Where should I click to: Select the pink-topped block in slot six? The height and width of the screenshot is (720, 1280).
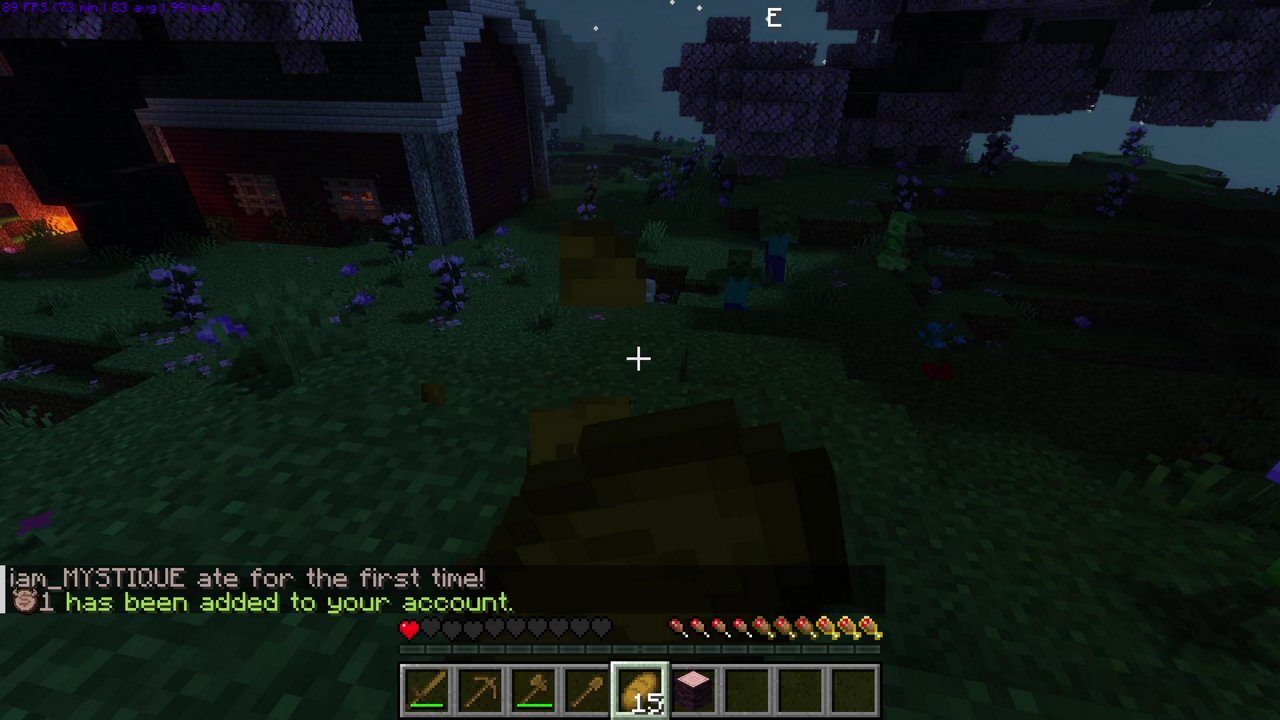(x=693, y=686)
